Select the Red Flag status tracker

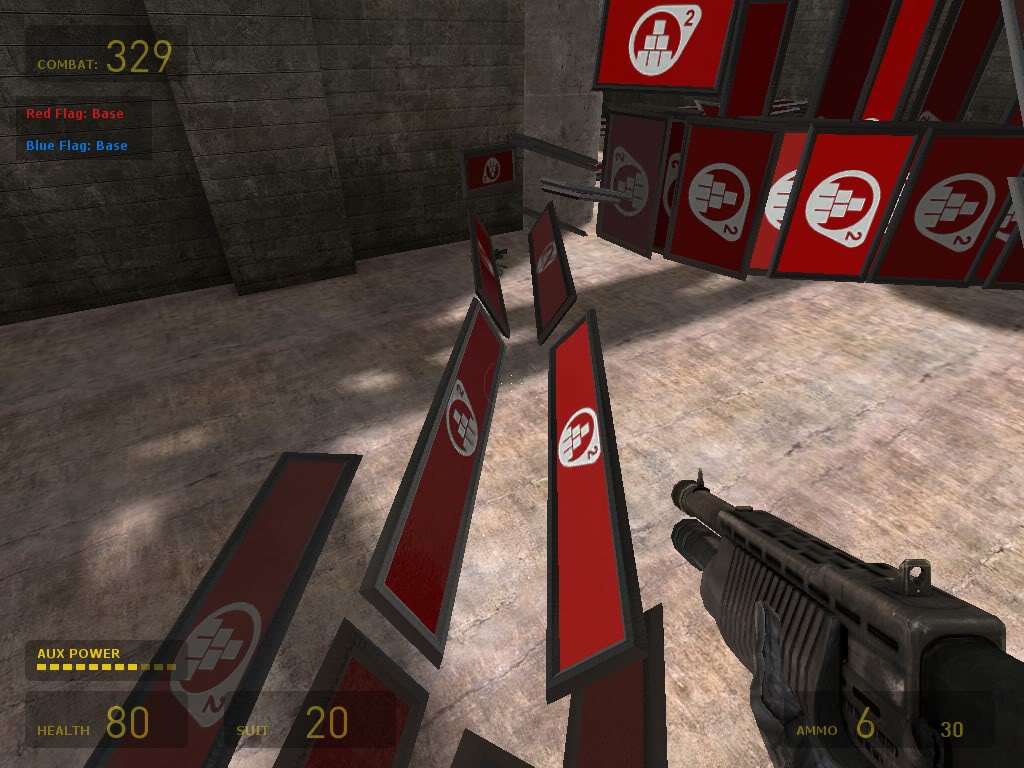tap(76, 114)
